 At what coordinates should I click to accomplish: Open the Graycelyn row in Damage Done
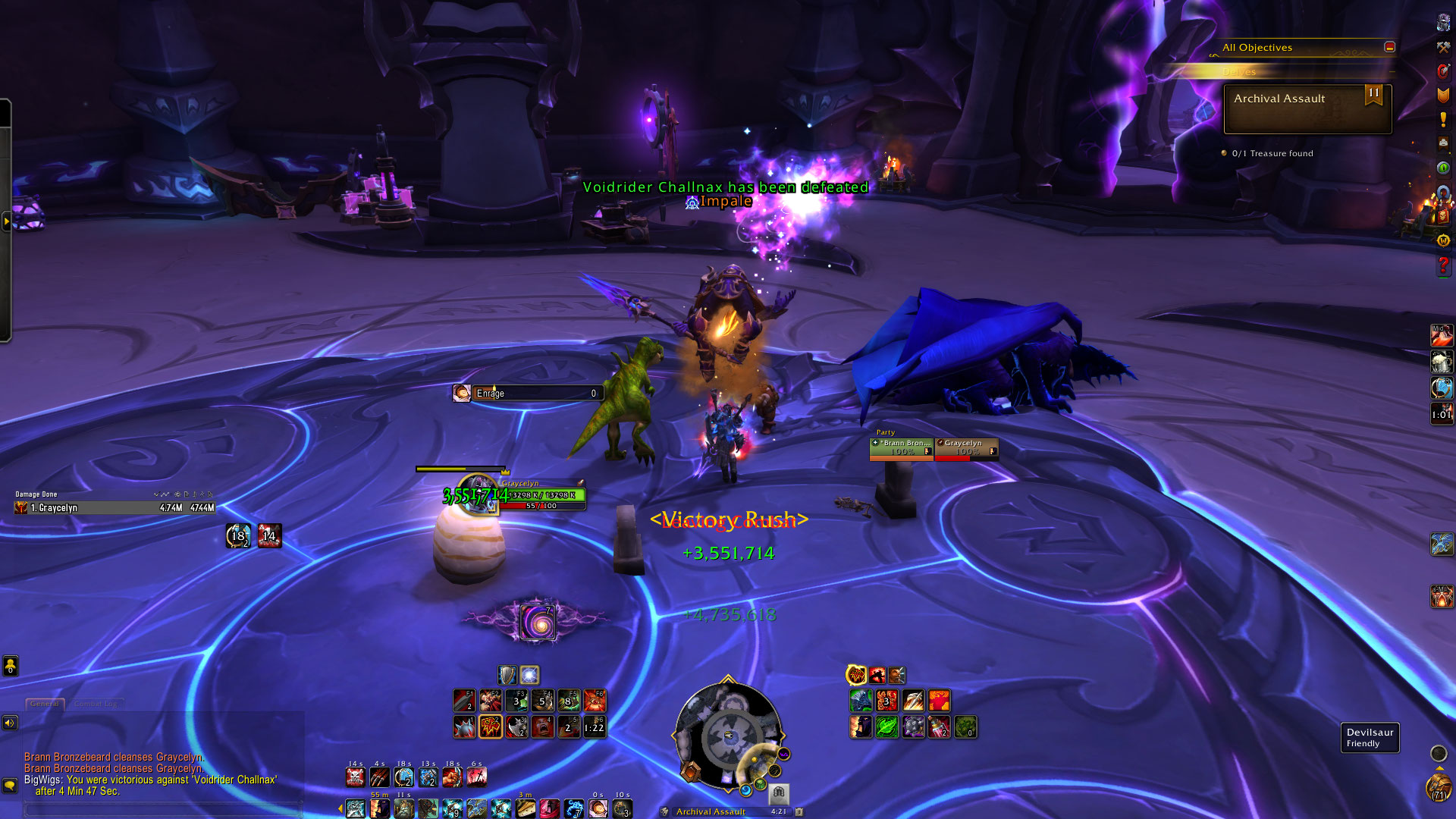[x=115, y=508]
